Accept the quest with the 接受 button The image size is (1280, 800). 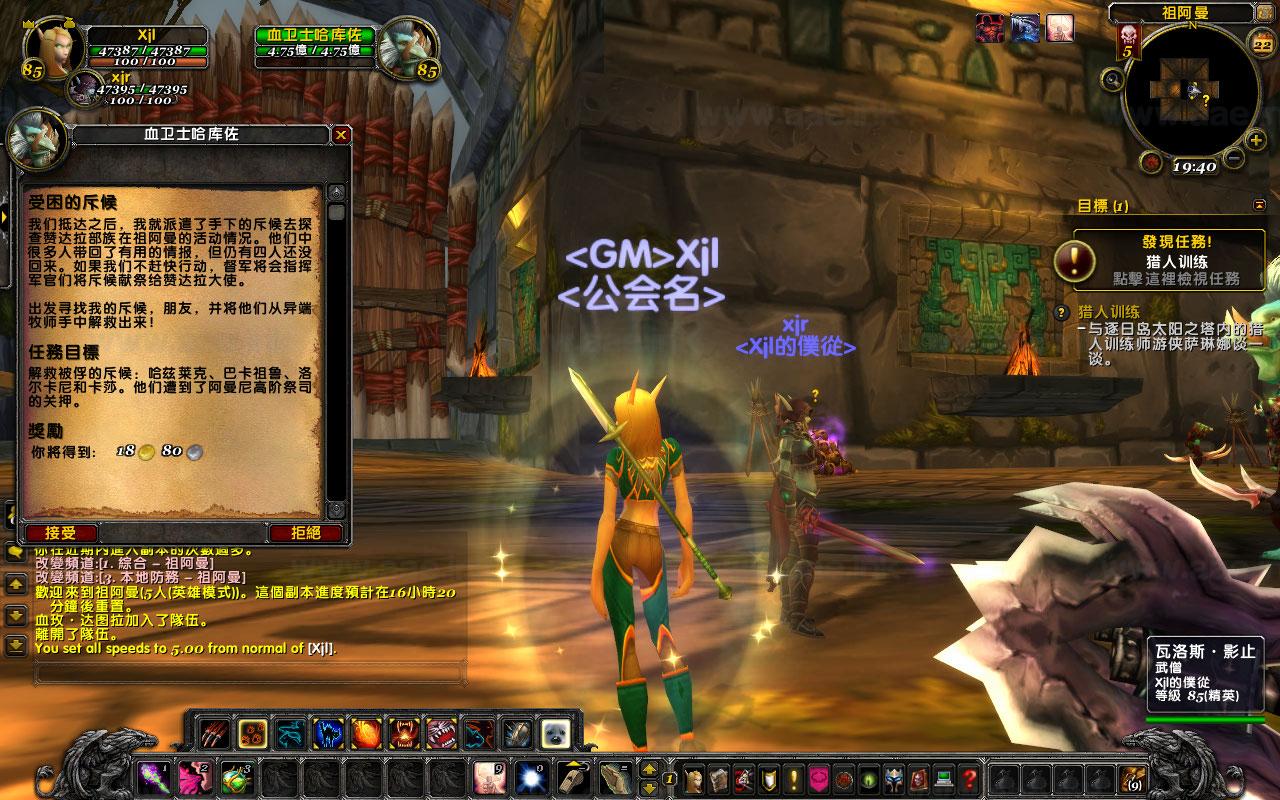coord(61,533)
